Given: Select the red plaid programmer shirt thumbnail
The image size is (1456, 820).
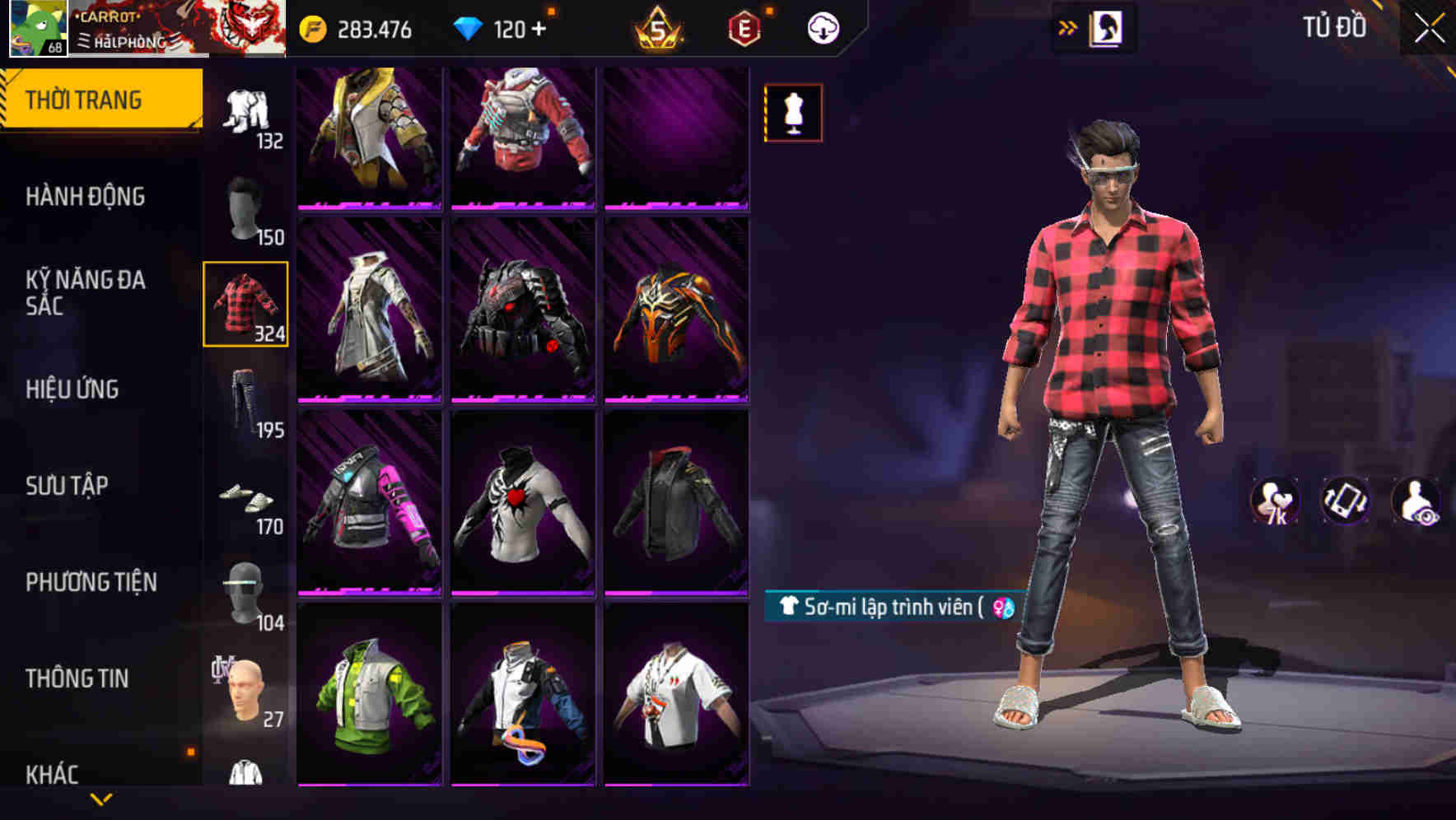Looking at the screenshot, I should click(245, 305).
